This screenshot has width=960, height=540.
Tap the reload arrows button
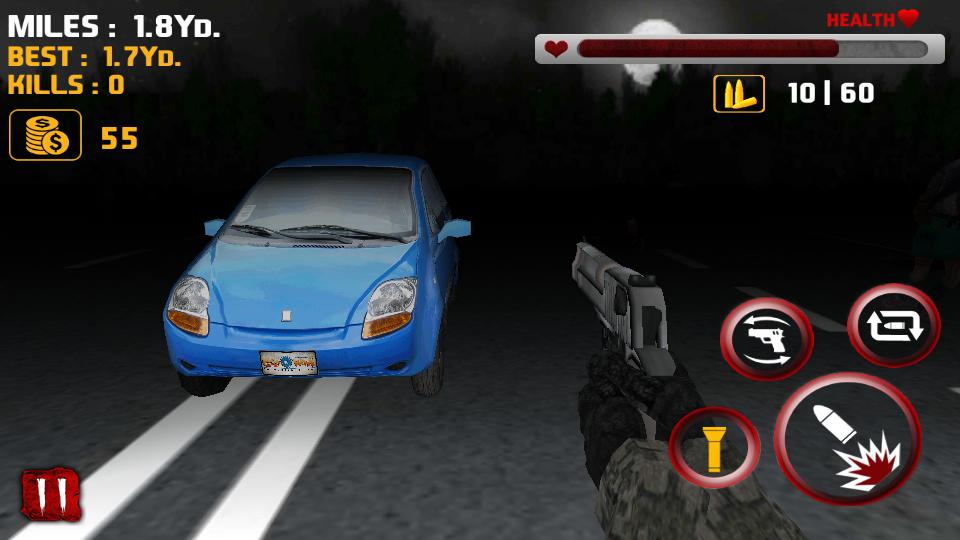coord(893,325)
